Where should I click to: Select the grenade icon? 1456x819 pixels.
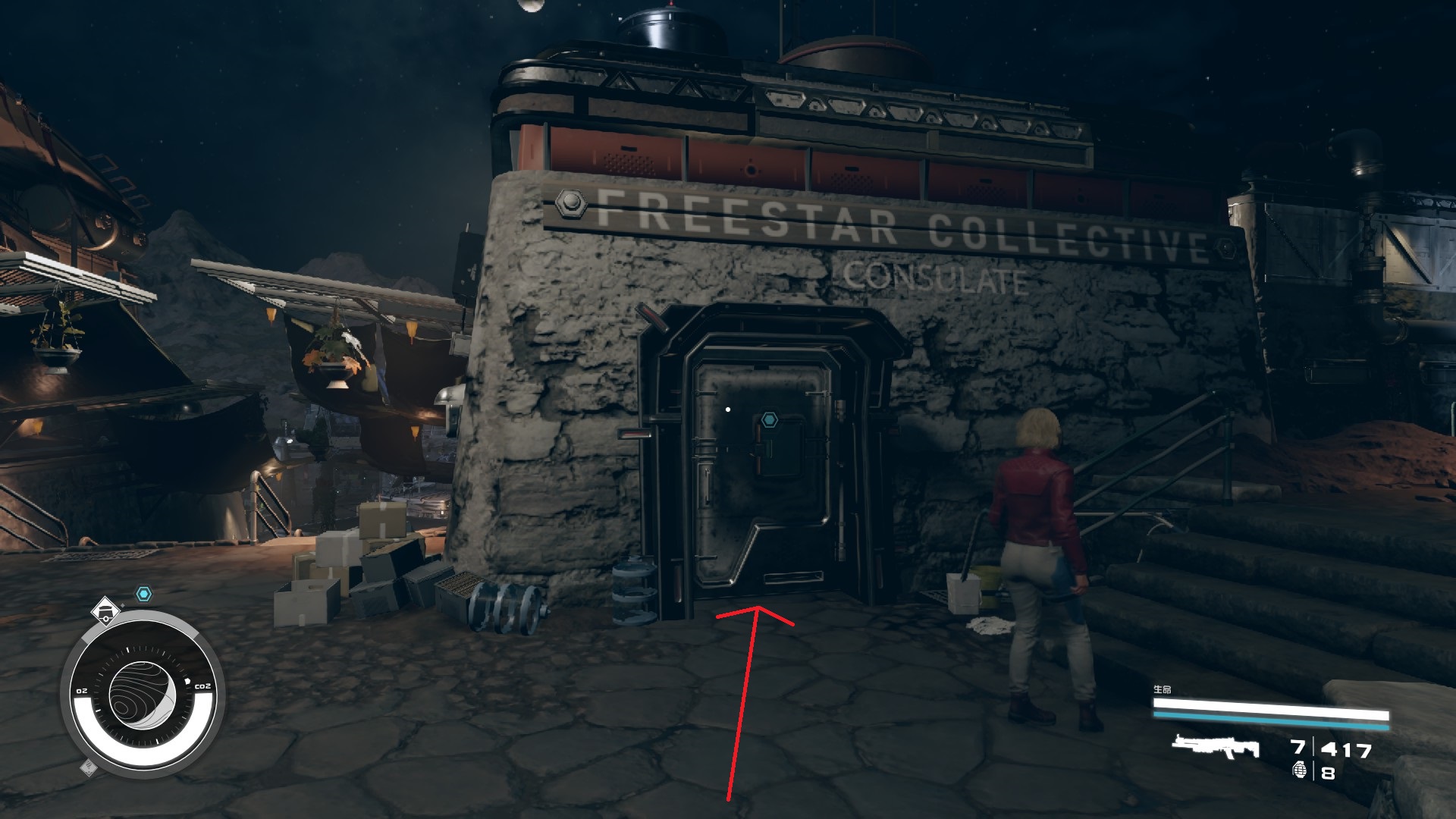[1301, 771]
